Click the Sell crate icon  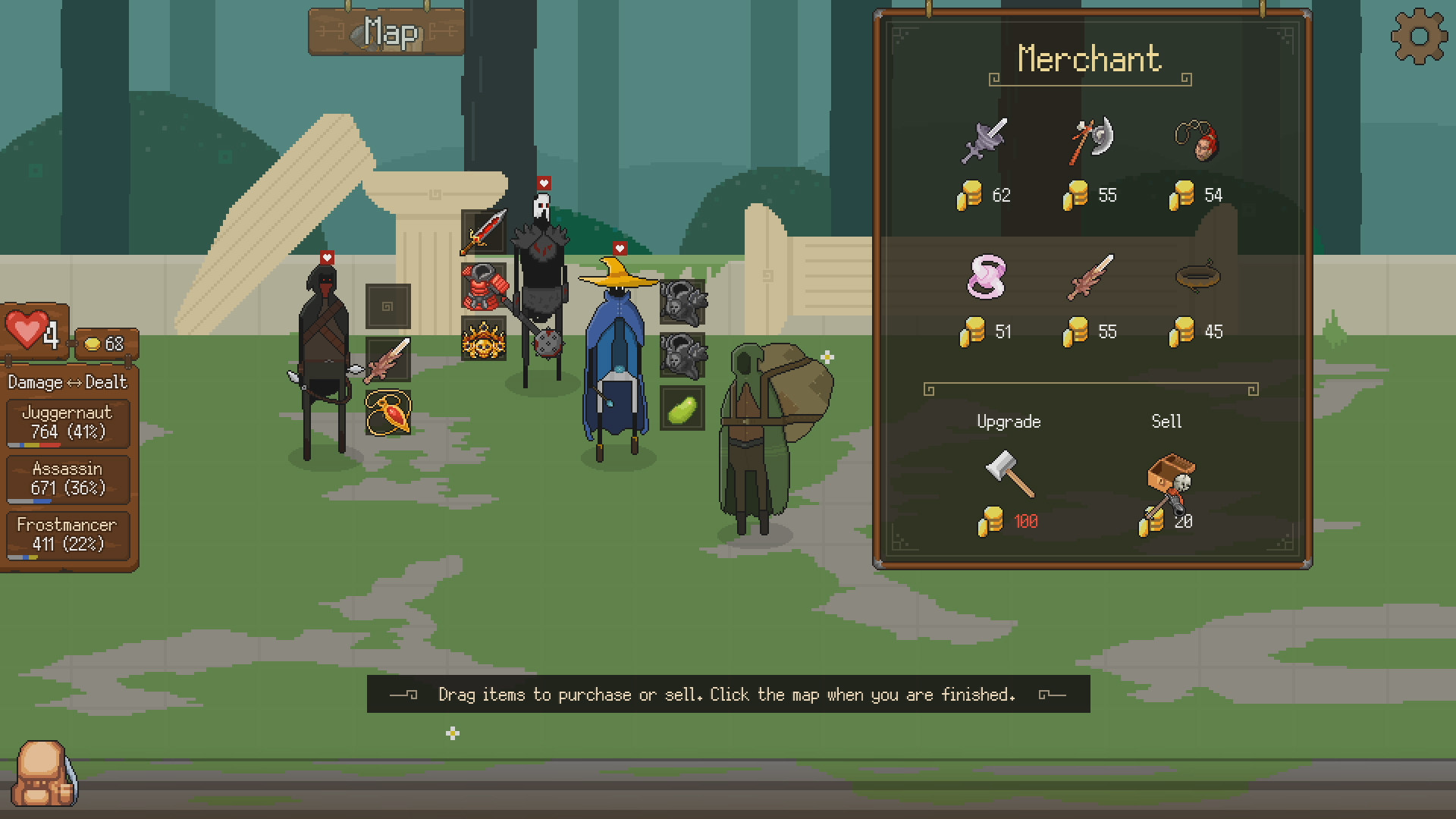1169,479
